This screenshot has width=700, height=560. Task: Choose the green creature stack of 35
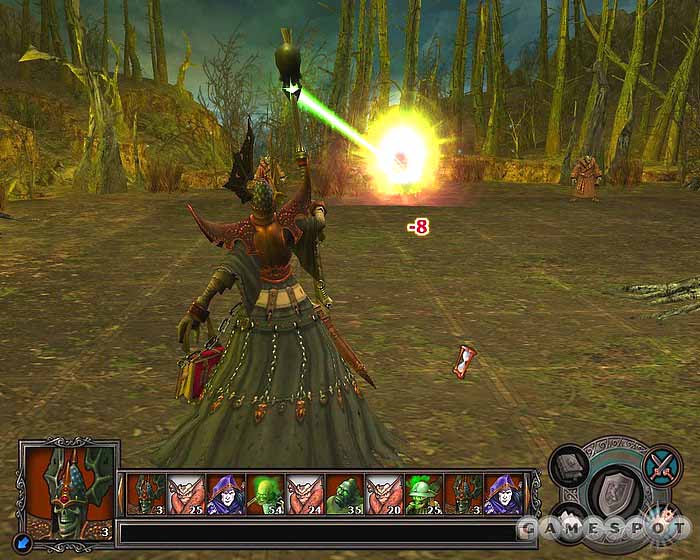[x=344, y=494]
